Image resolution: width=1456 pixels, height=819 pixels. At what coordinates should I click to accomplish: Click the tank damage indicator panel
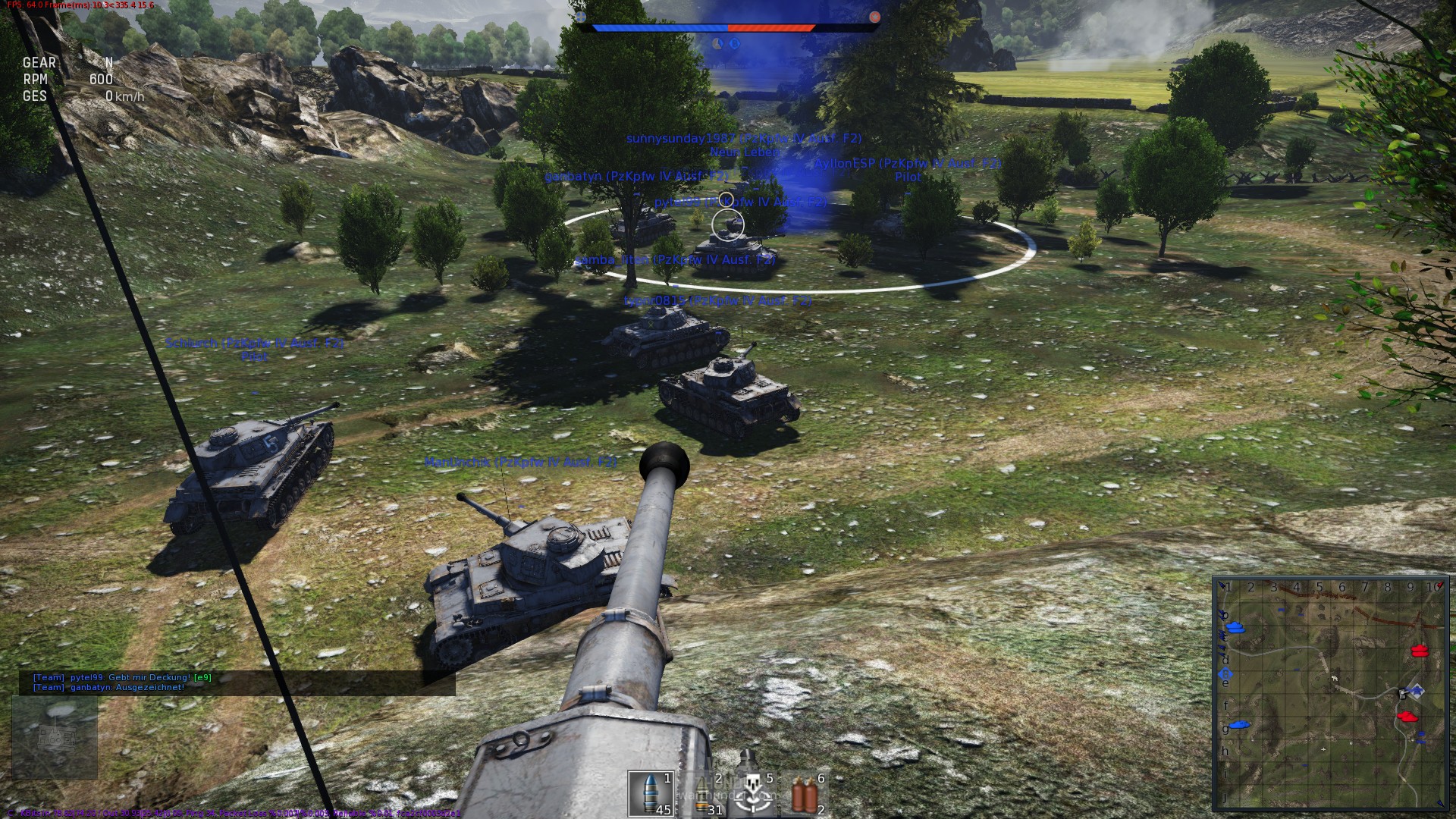pos(55,737)
